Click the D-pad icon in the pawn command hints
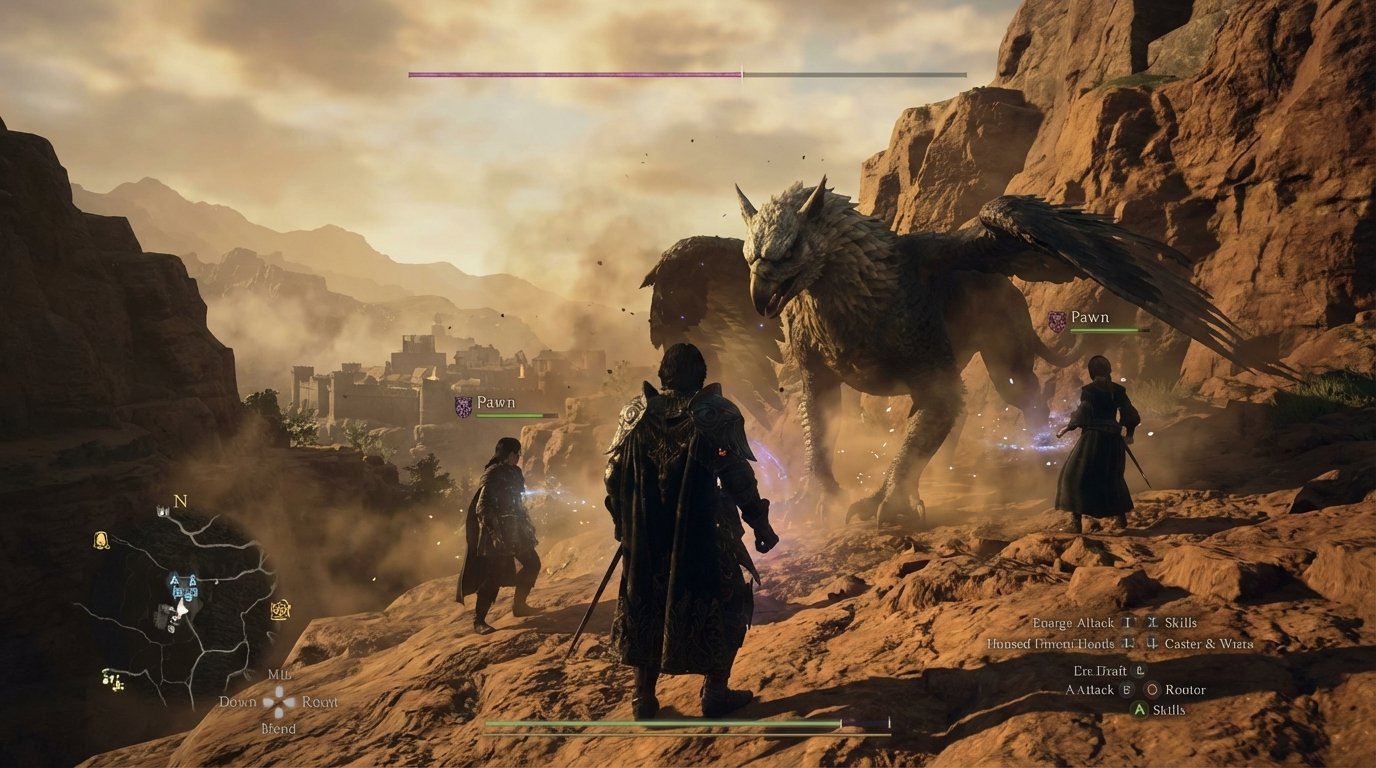This screenshot has width=1376, height=768. tap(279, 701)
